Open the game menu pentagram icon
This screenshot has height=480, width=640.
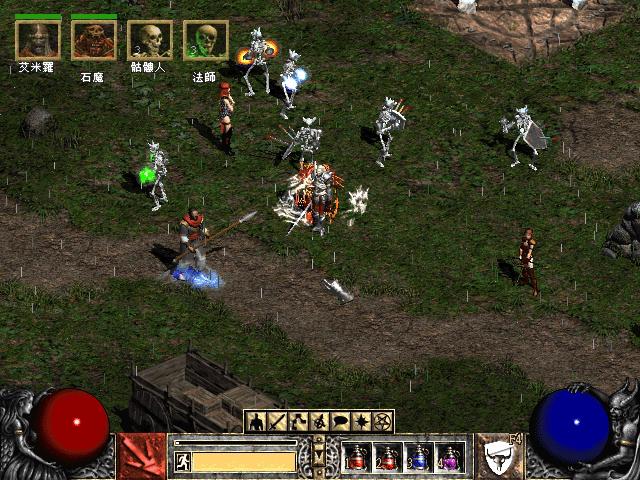pos(382,421)
